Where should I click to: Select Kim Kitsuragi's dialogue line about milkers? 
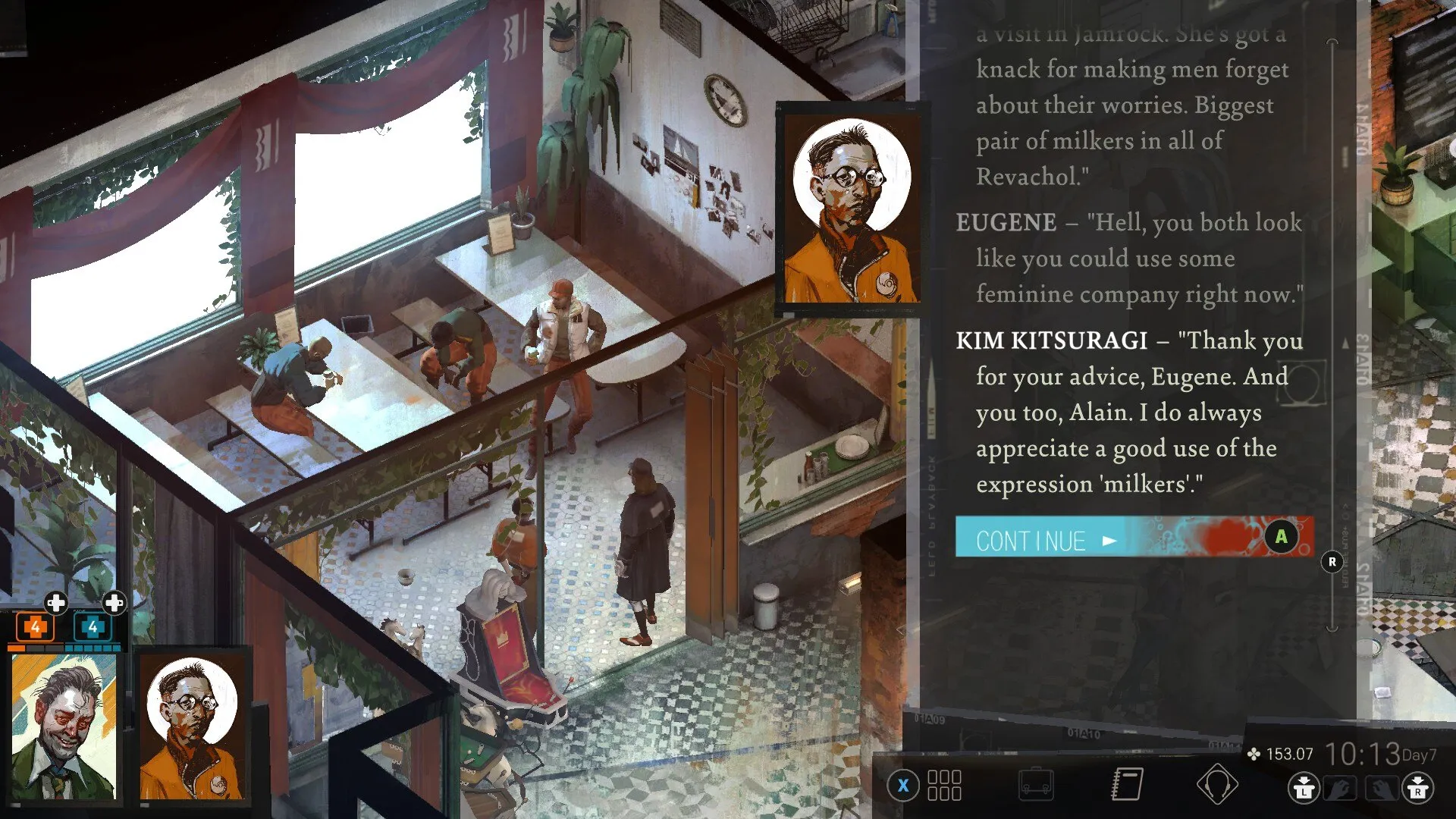(x=1122, y=413)
